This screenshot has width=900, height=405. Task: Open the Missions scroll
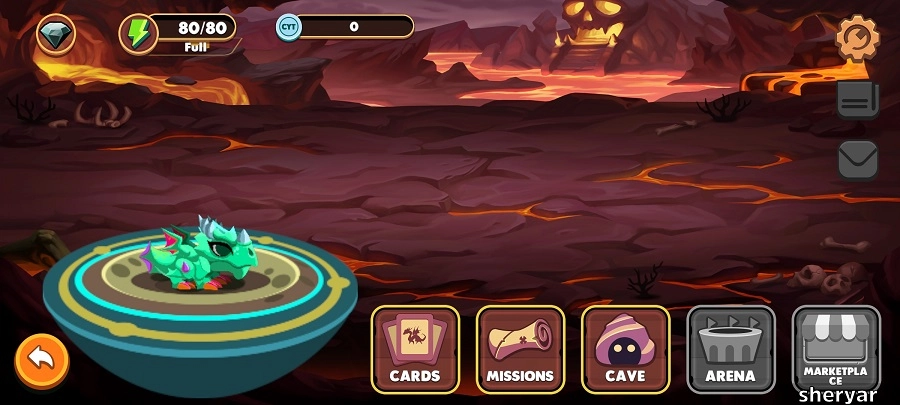520,348
